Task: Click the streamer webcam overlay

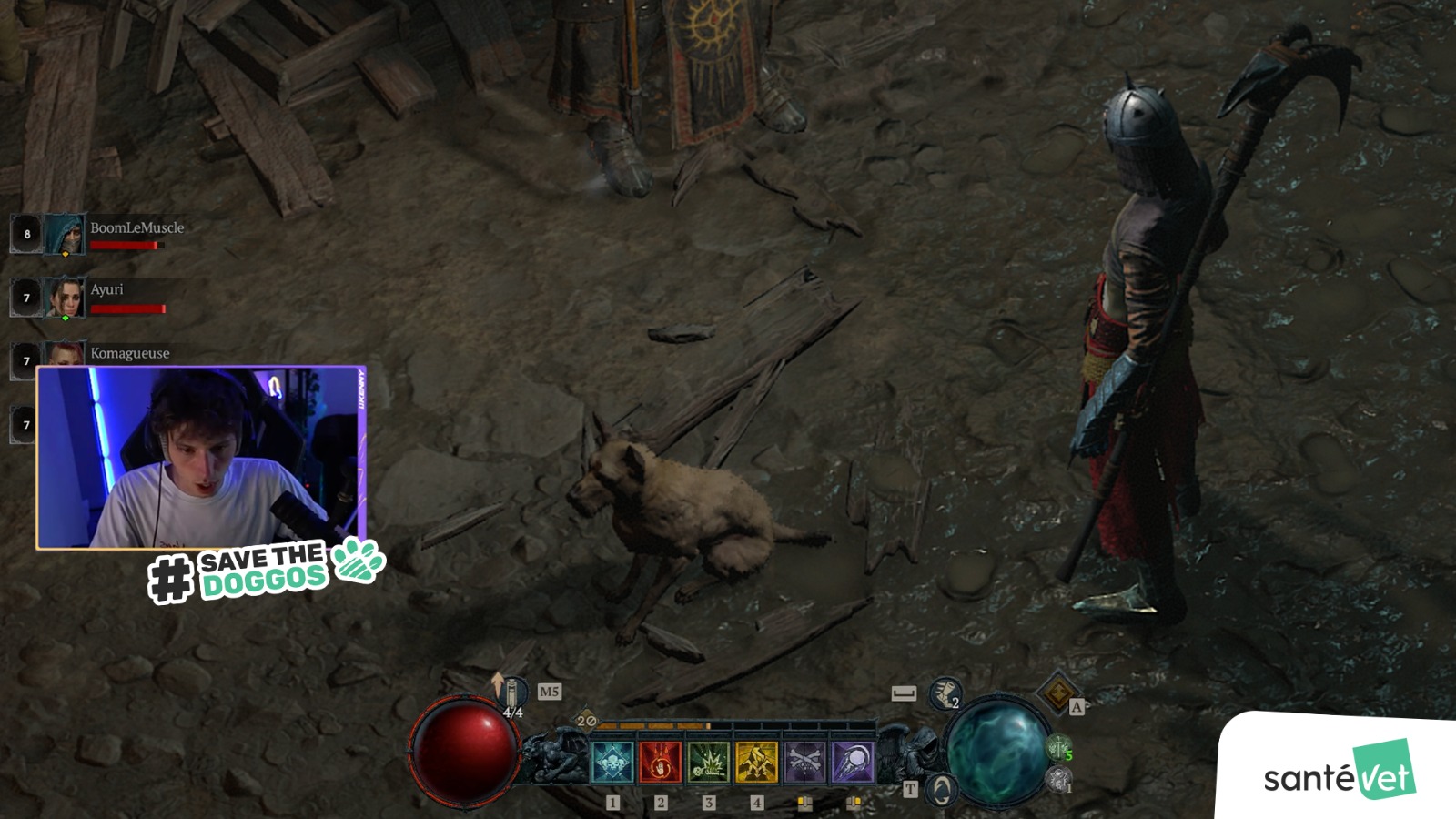Action: [x=201, y=458]
